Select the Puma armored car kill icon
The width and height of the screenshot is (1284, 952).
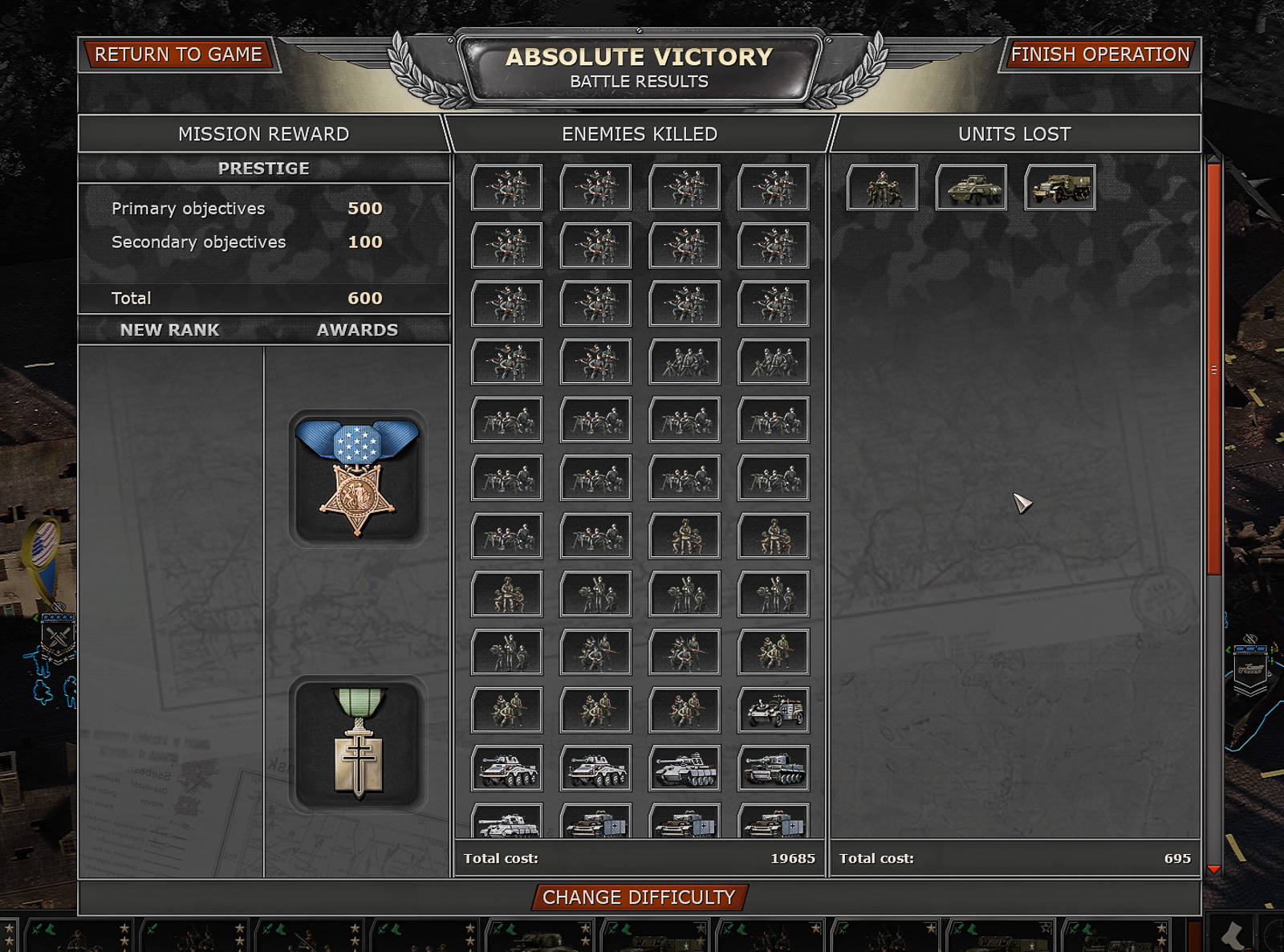pyautogui.click(x=506, y=767)
